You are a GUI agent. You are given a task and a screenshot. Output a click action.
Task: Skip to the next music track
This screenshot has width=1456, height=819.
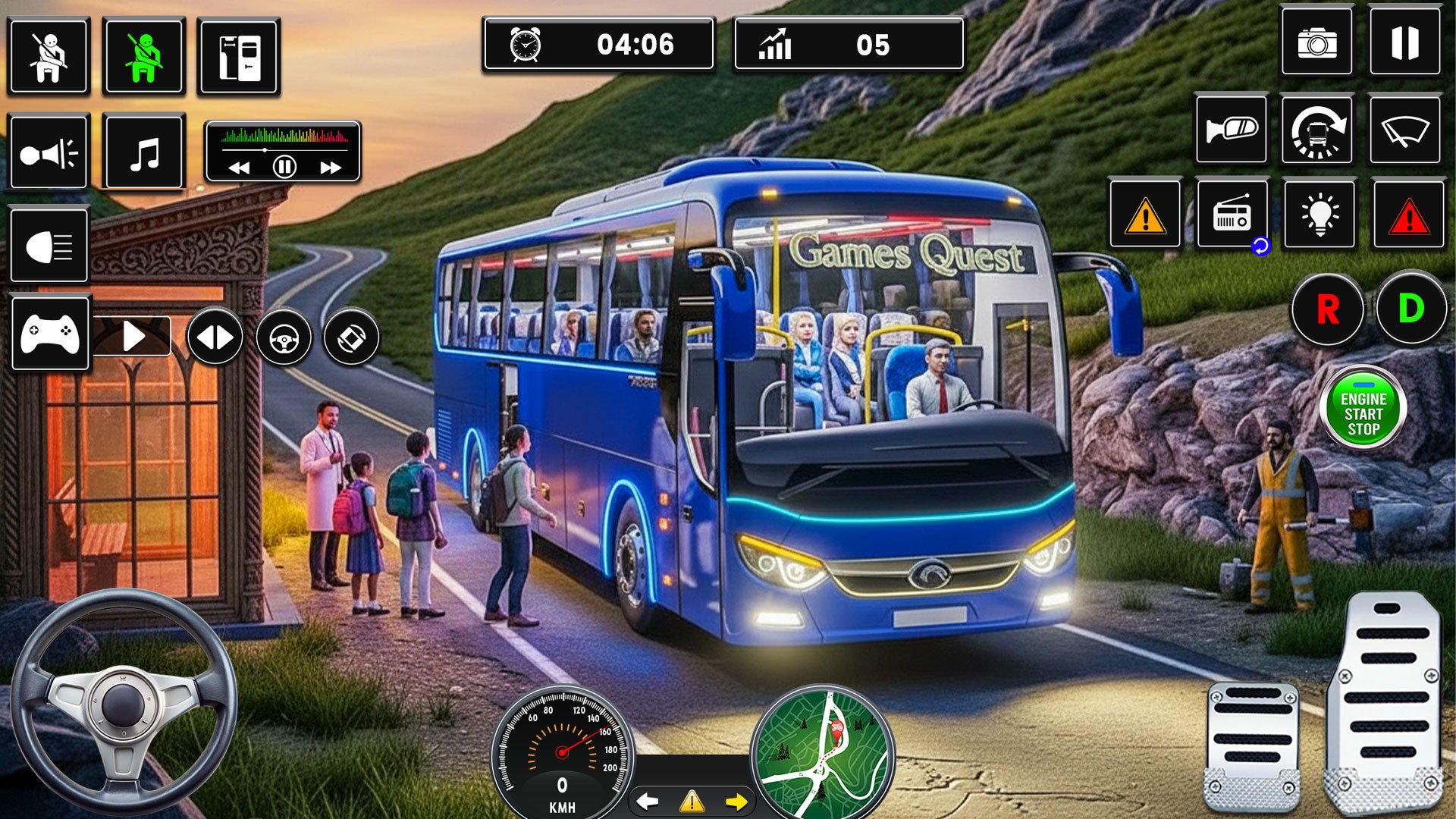(x=331, y=168)
